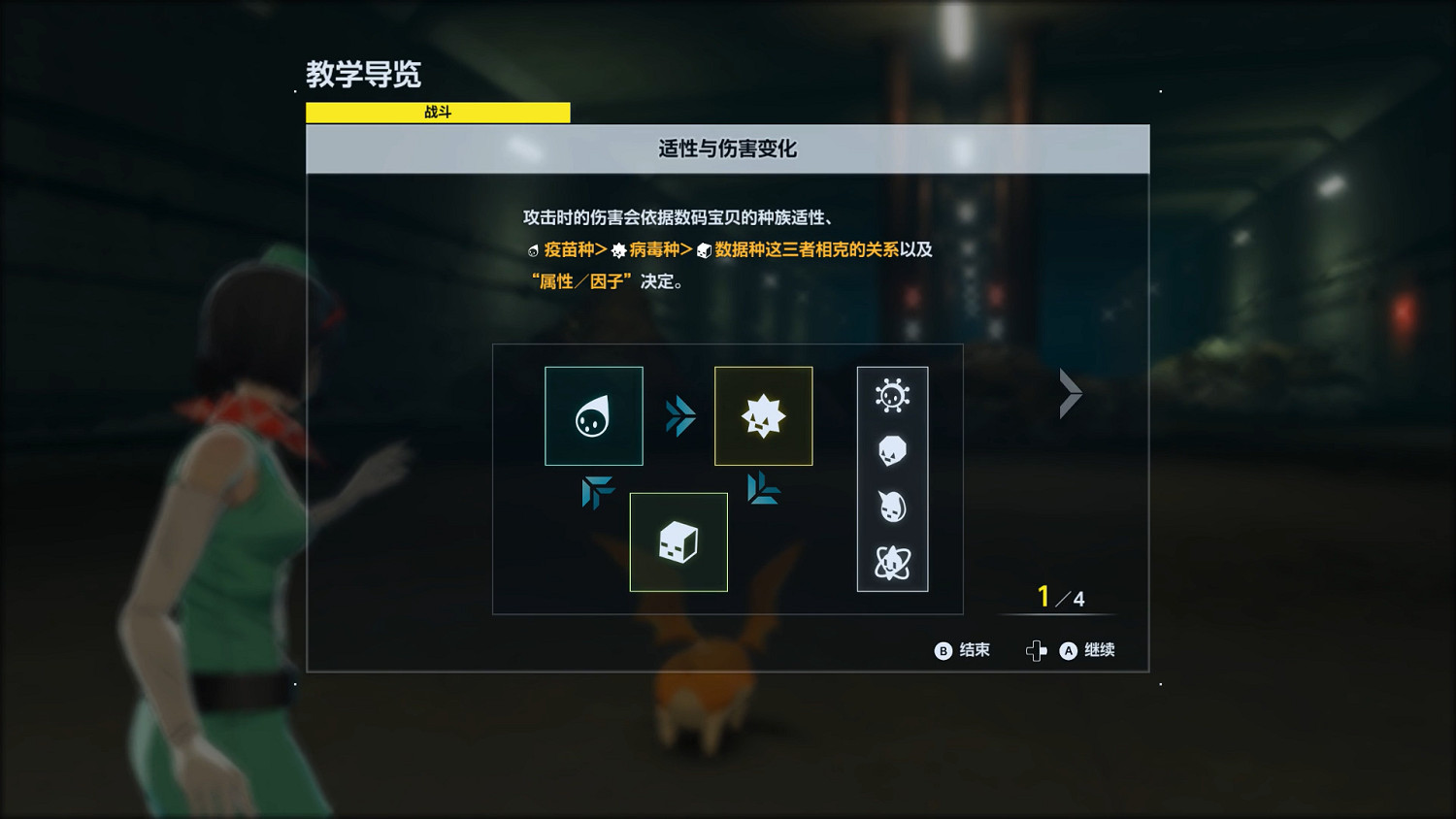Image resolution: width=1456 pixels, height=819 pixels.
Task: Select the Virus species star icon
Action: click(763, 415)
